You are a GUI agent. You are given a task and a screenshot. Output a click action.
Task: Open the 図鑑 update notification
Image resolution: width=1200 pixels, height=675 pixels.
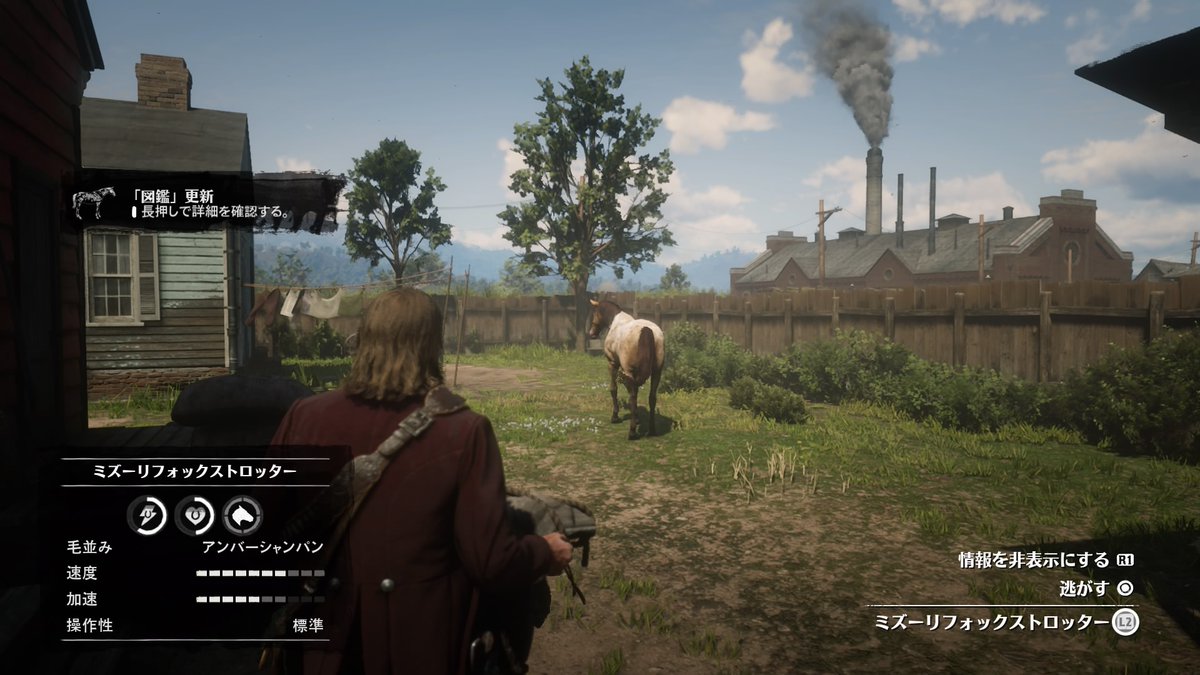pos(212,203)
